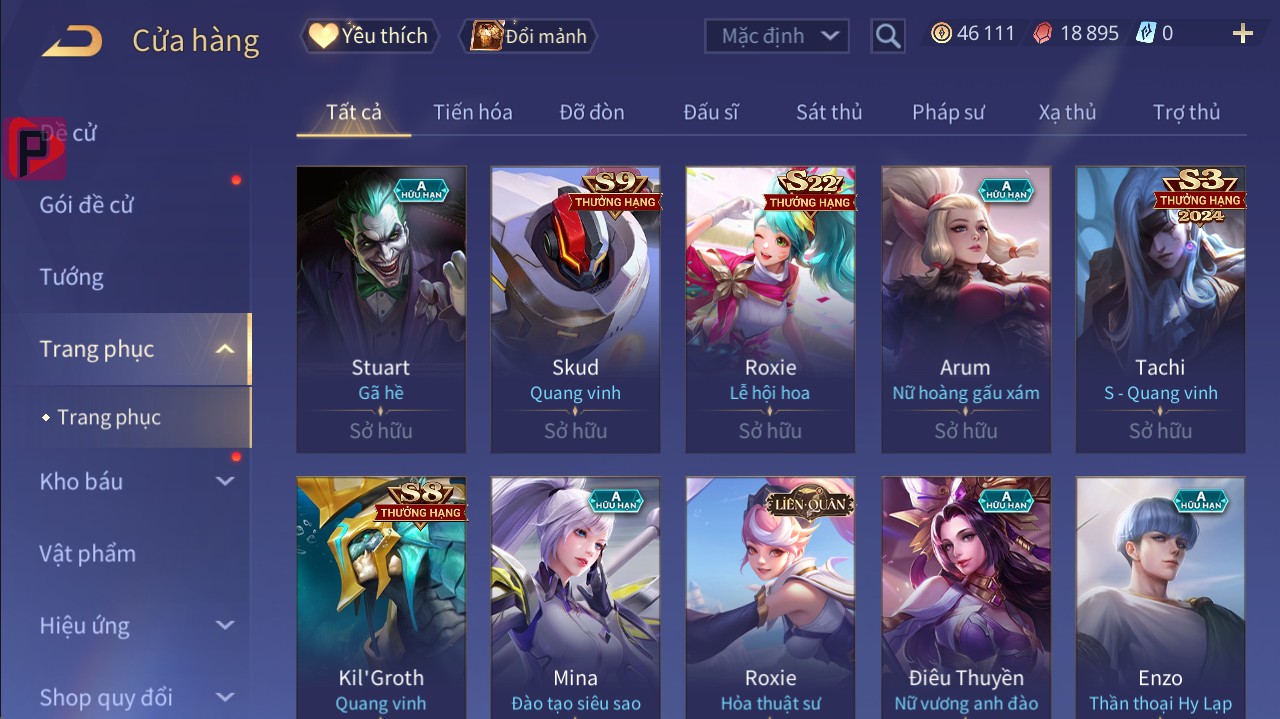Add currency with the plus button
This screenshot has width=1280, height=719.
1243,34
